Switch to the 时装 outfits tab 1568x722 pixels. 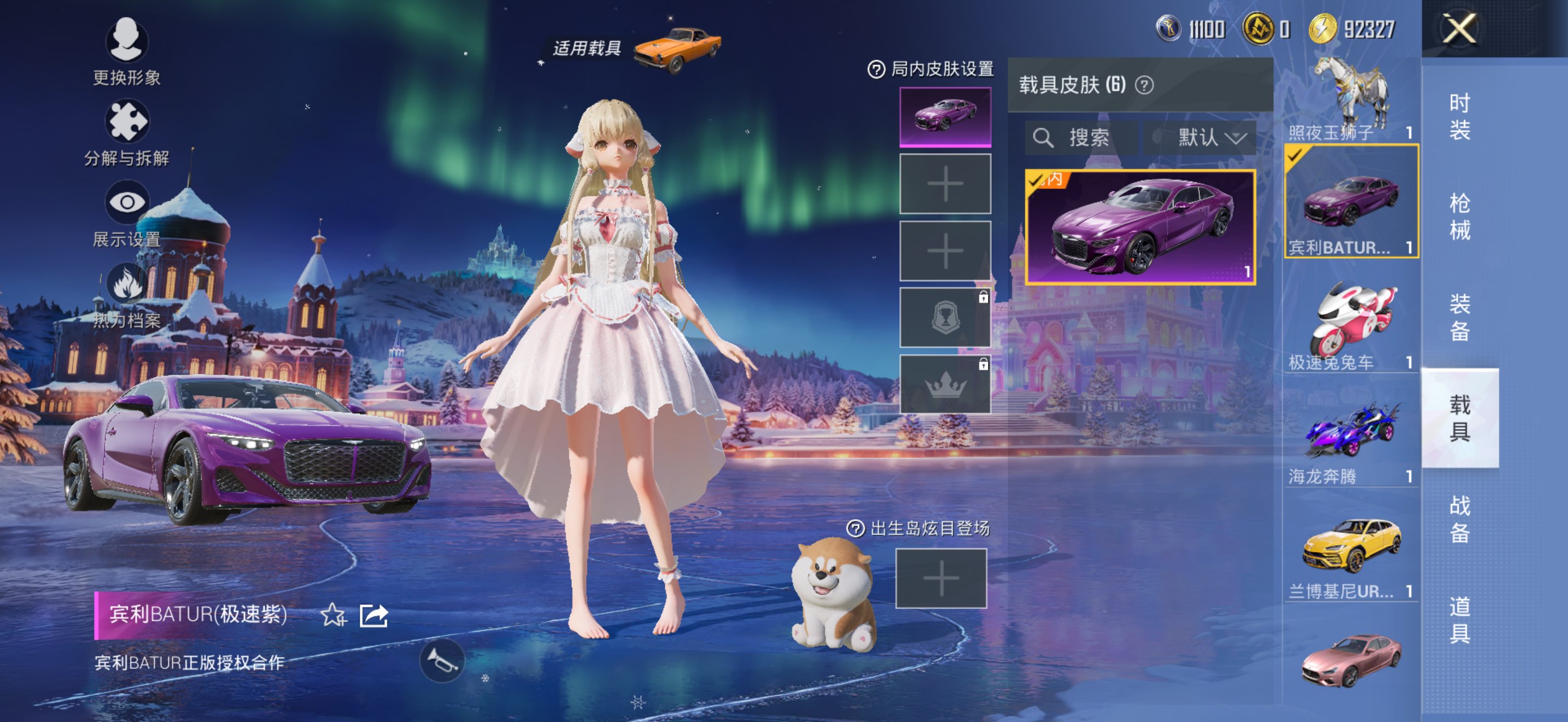(x=1459, y=117)
